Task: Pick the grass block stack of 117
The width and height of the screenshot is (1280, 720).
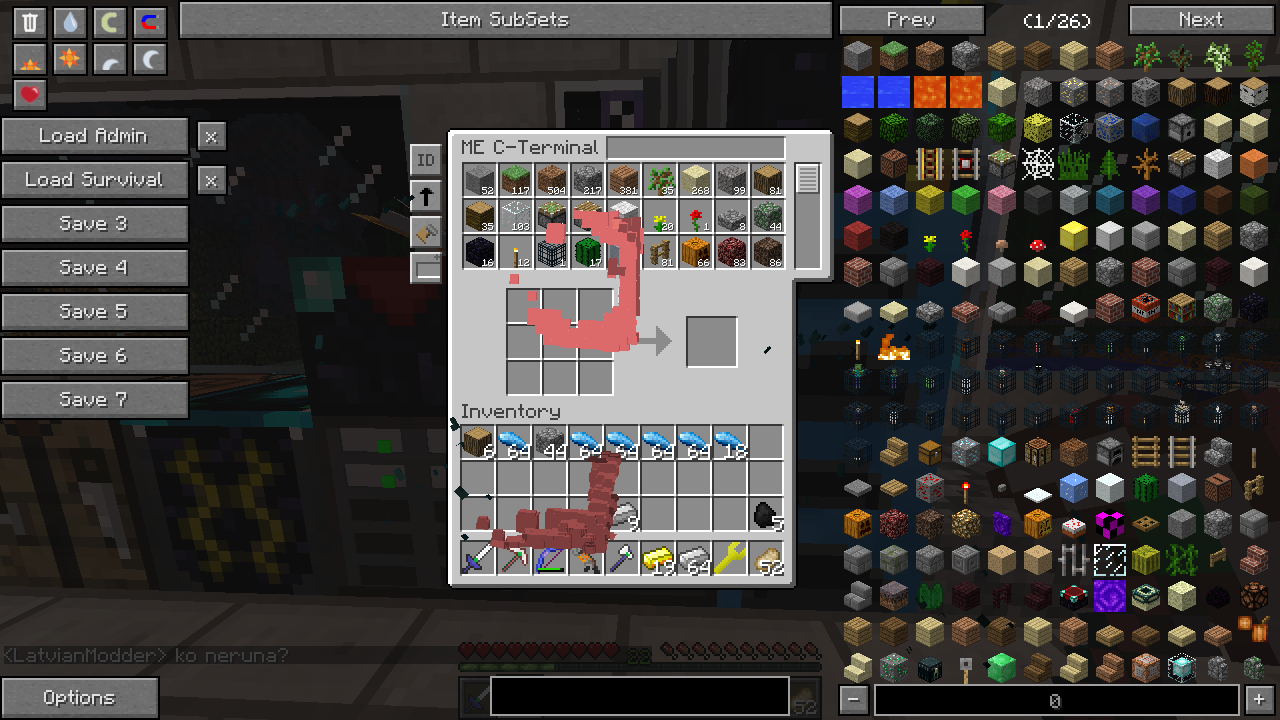Action: point(515,180)
